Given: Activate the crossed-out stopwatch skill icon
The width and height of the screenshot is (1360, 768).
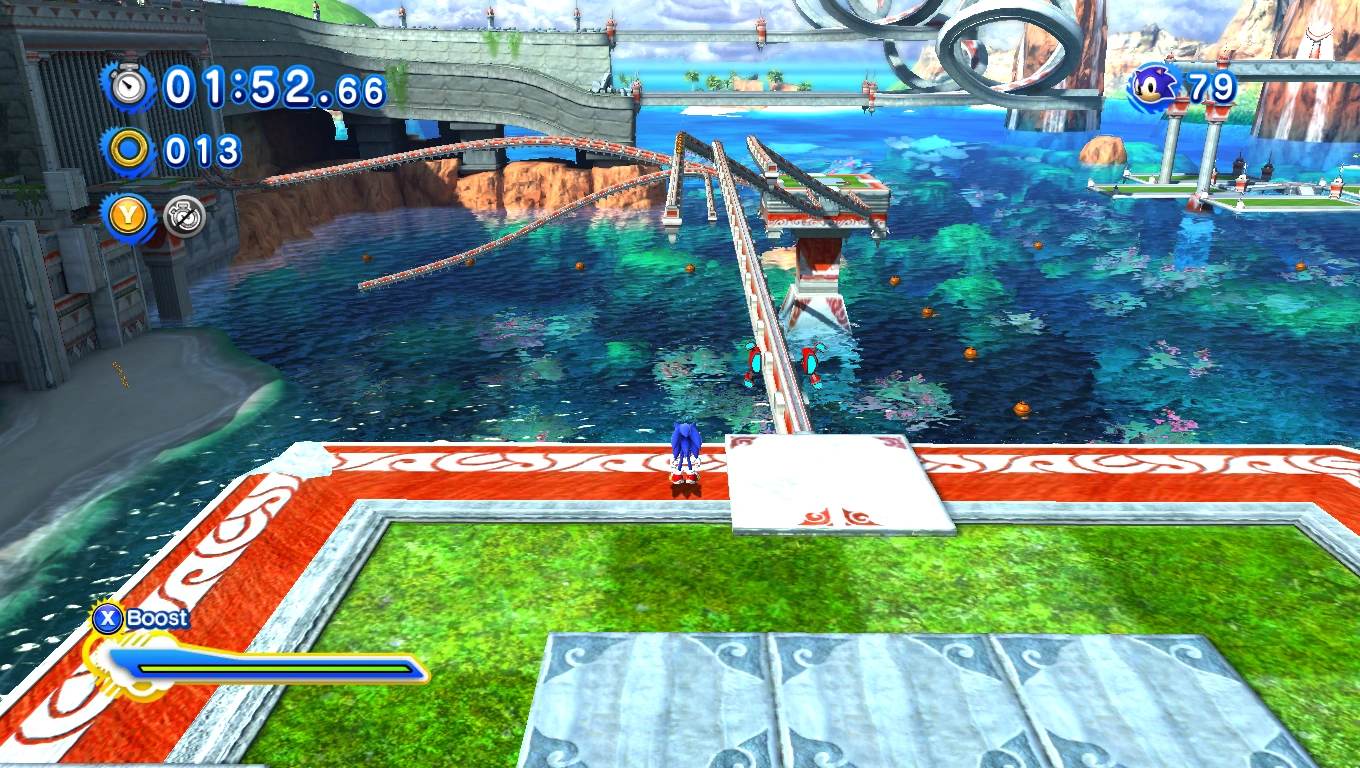Looking at the screenshot, I should pyautogui.click(x=184, y=216).
